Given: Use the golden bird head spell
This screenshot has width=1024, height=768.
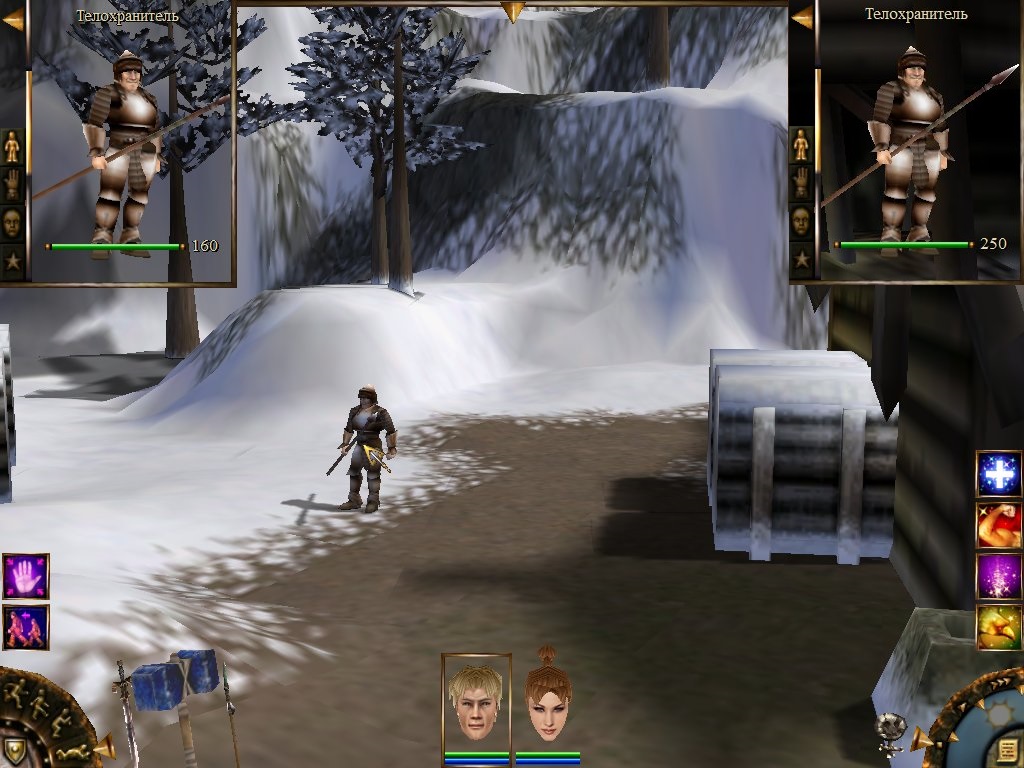Looking at the screenshot, I should (x=998, y=627).
